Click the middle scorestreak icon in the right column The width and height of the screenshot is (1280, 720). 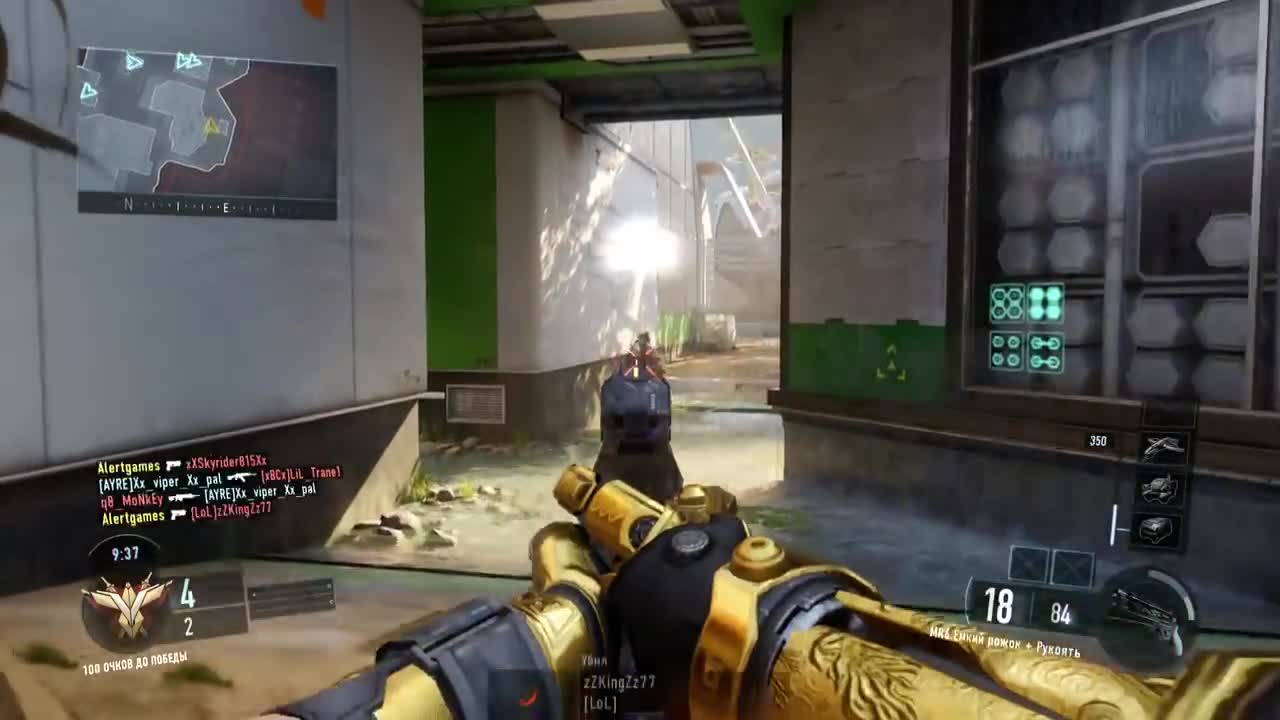coord(1158,487)
